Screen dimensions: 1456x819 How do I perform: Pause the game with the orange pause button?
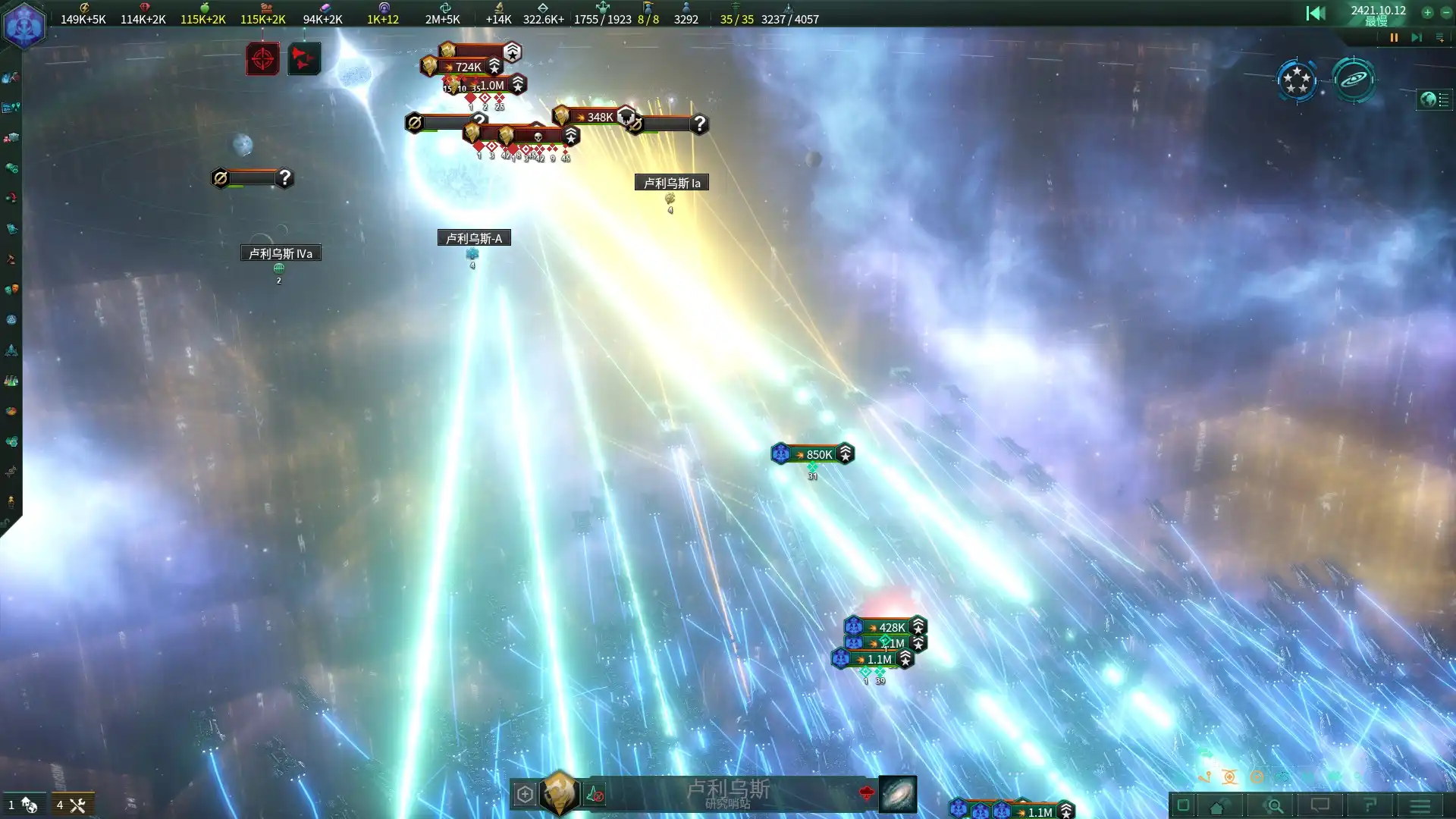(x=1394, y=37)
